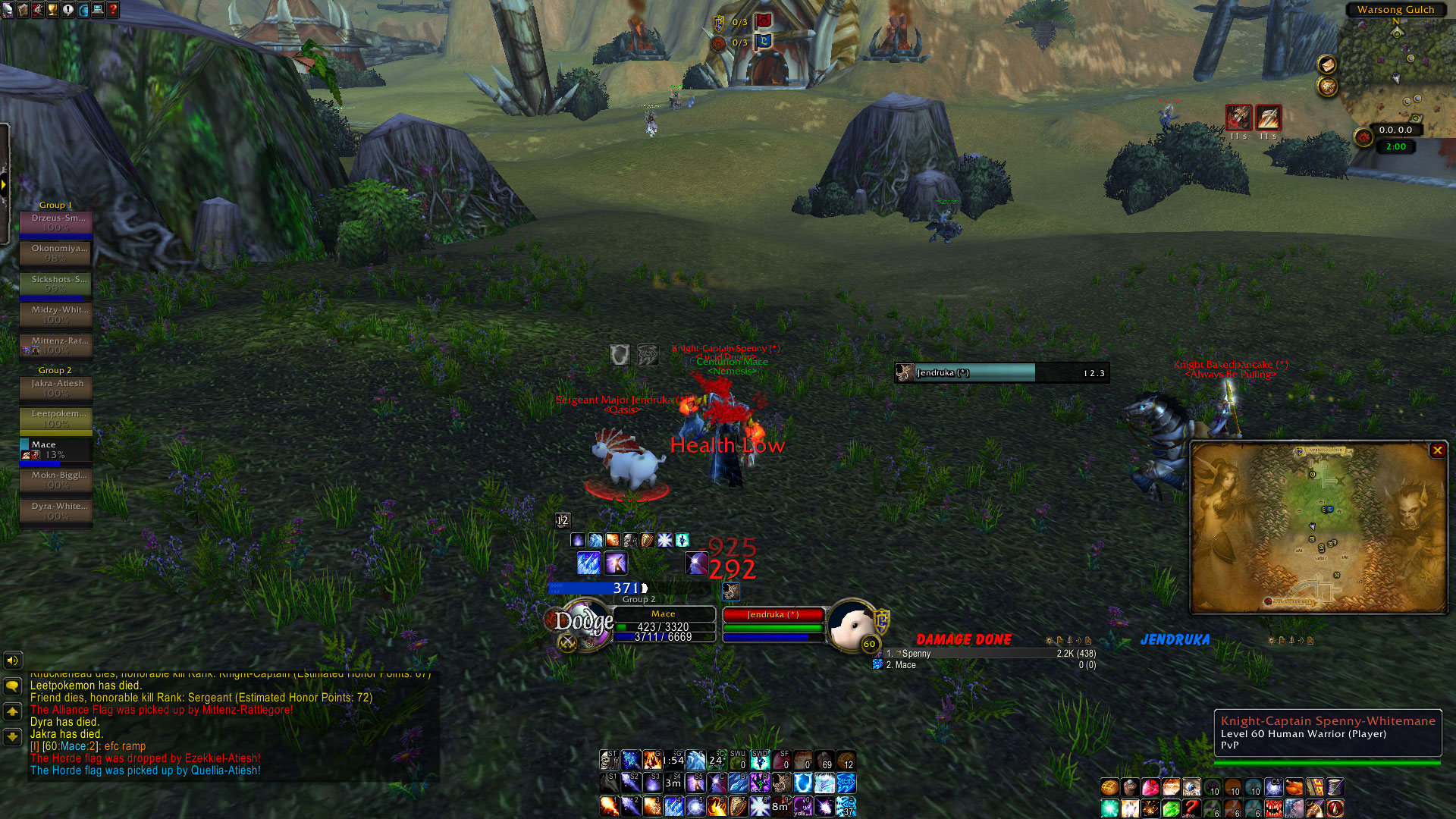1456x819 pixels.
Task: Click the green gem item icon
Action: [1171, 808]
